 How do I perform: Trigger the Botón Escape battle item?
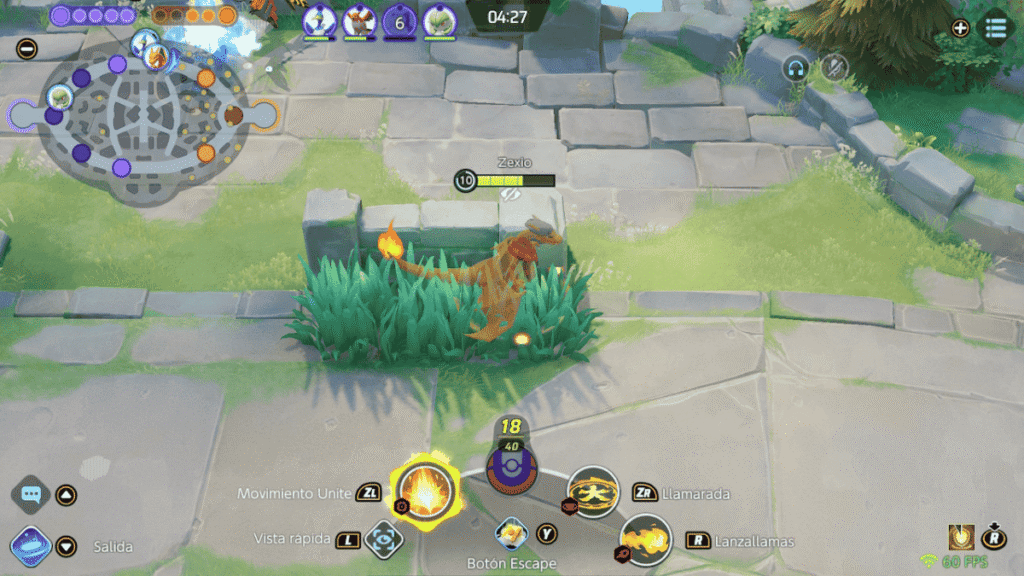tap(511, 535)
